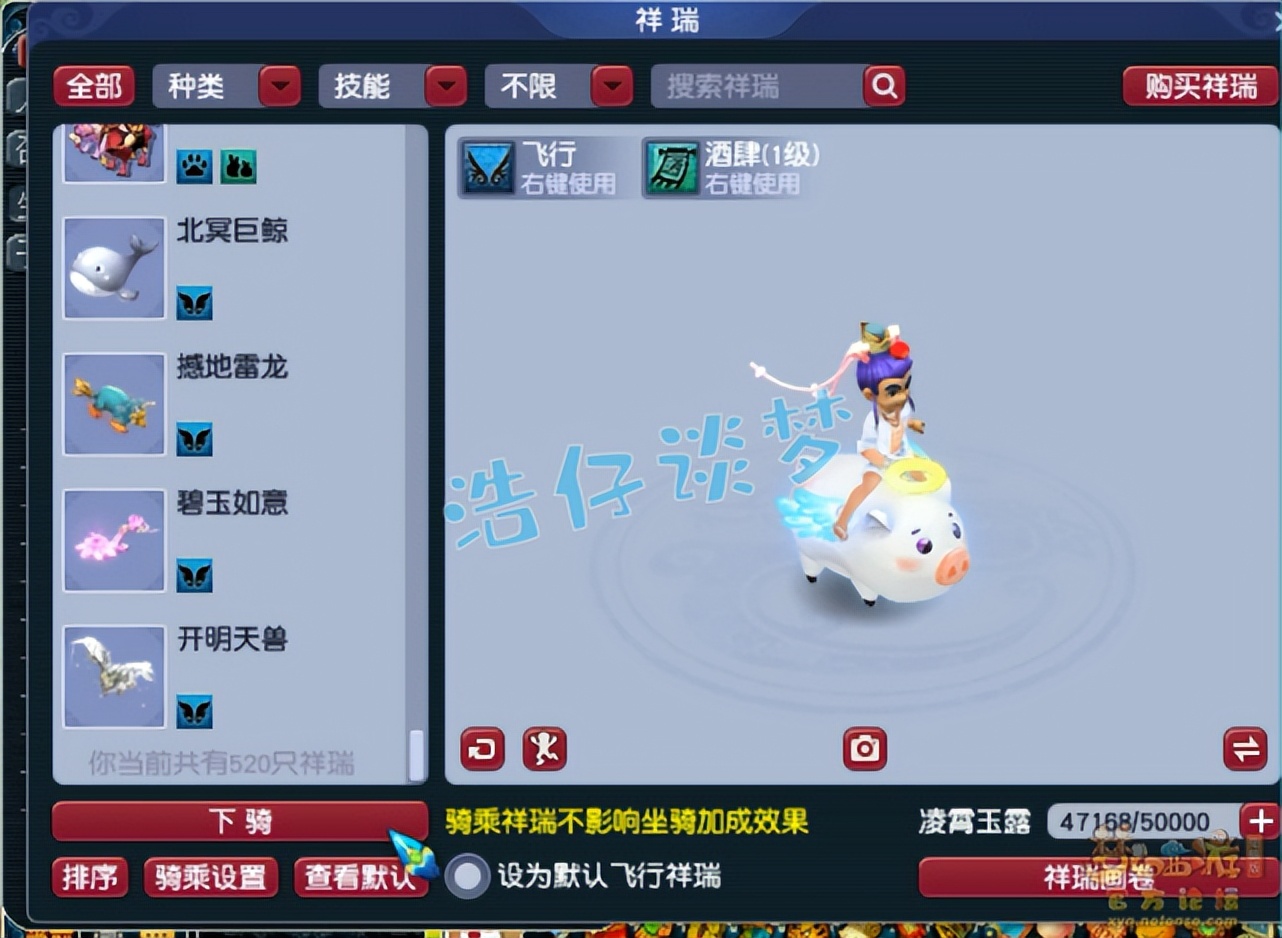Click the wing skill icon under 碧玉如意

tap(195, 576)
